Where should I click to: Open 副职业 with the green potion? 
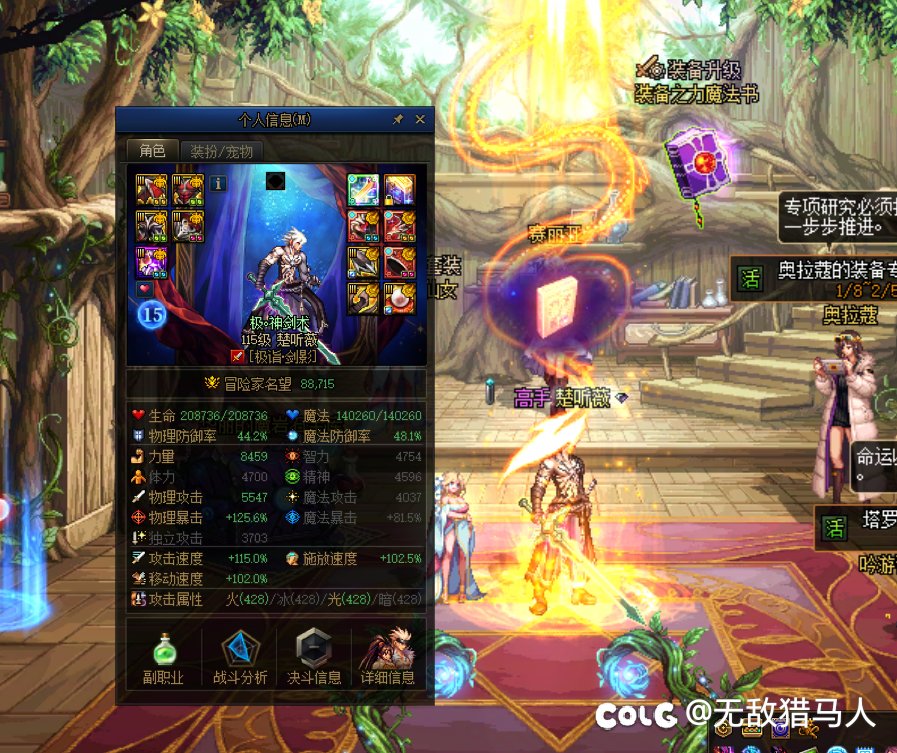(x=162, y=657)
